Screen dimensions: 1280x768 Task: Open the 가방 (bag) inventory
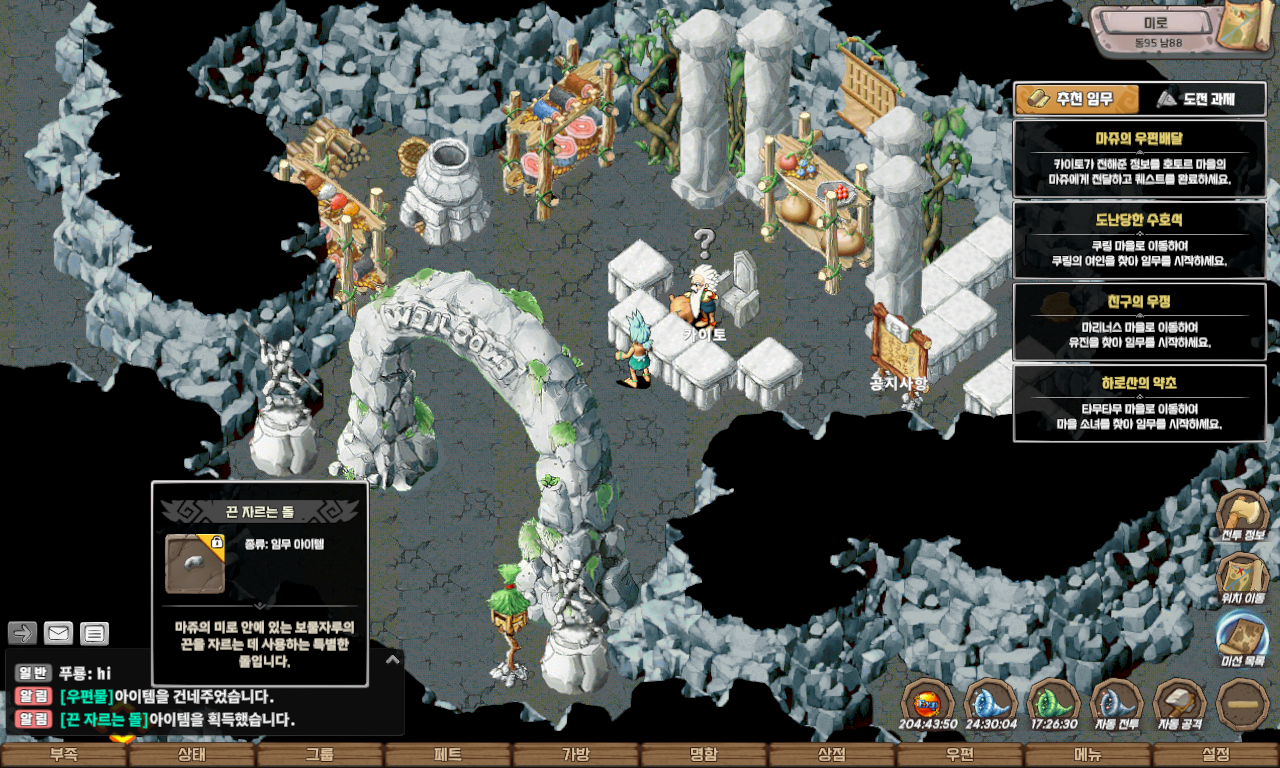tap(576, 755)
